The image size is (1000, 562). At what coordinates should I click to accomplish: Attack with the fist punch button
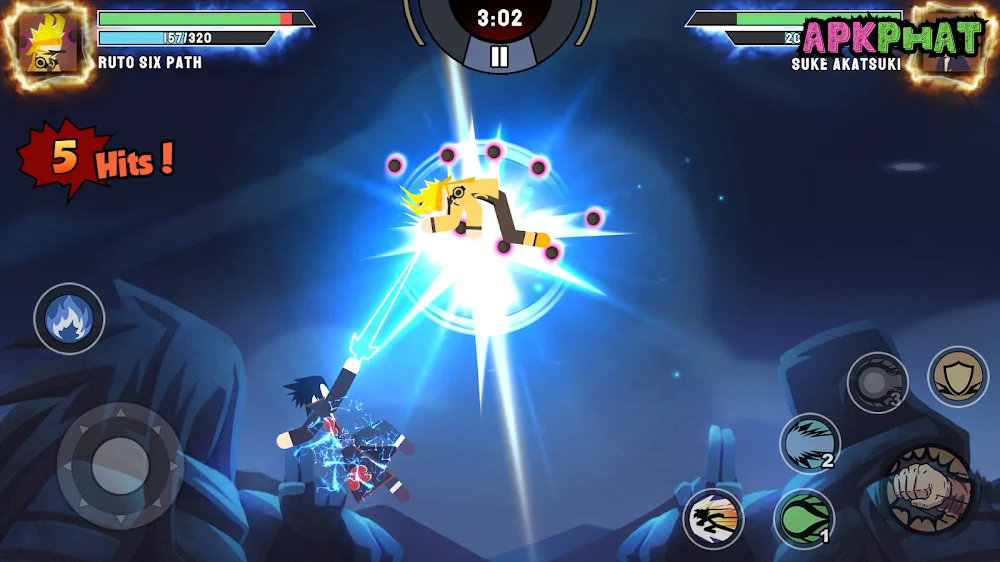point(928,492)
